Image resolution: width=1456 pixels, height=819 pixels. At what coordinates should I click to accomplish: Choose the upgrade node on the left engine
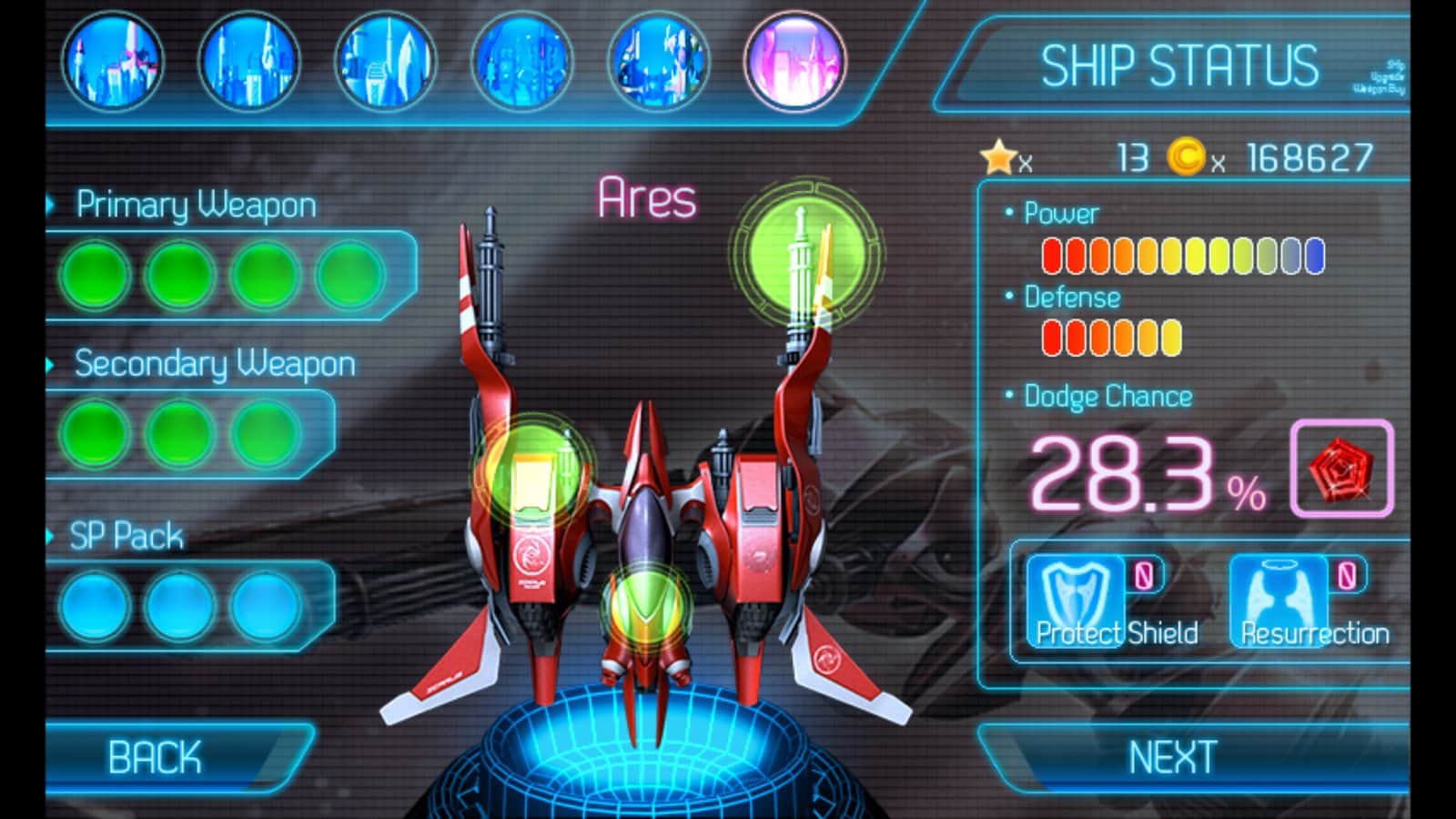click(532, 471)
